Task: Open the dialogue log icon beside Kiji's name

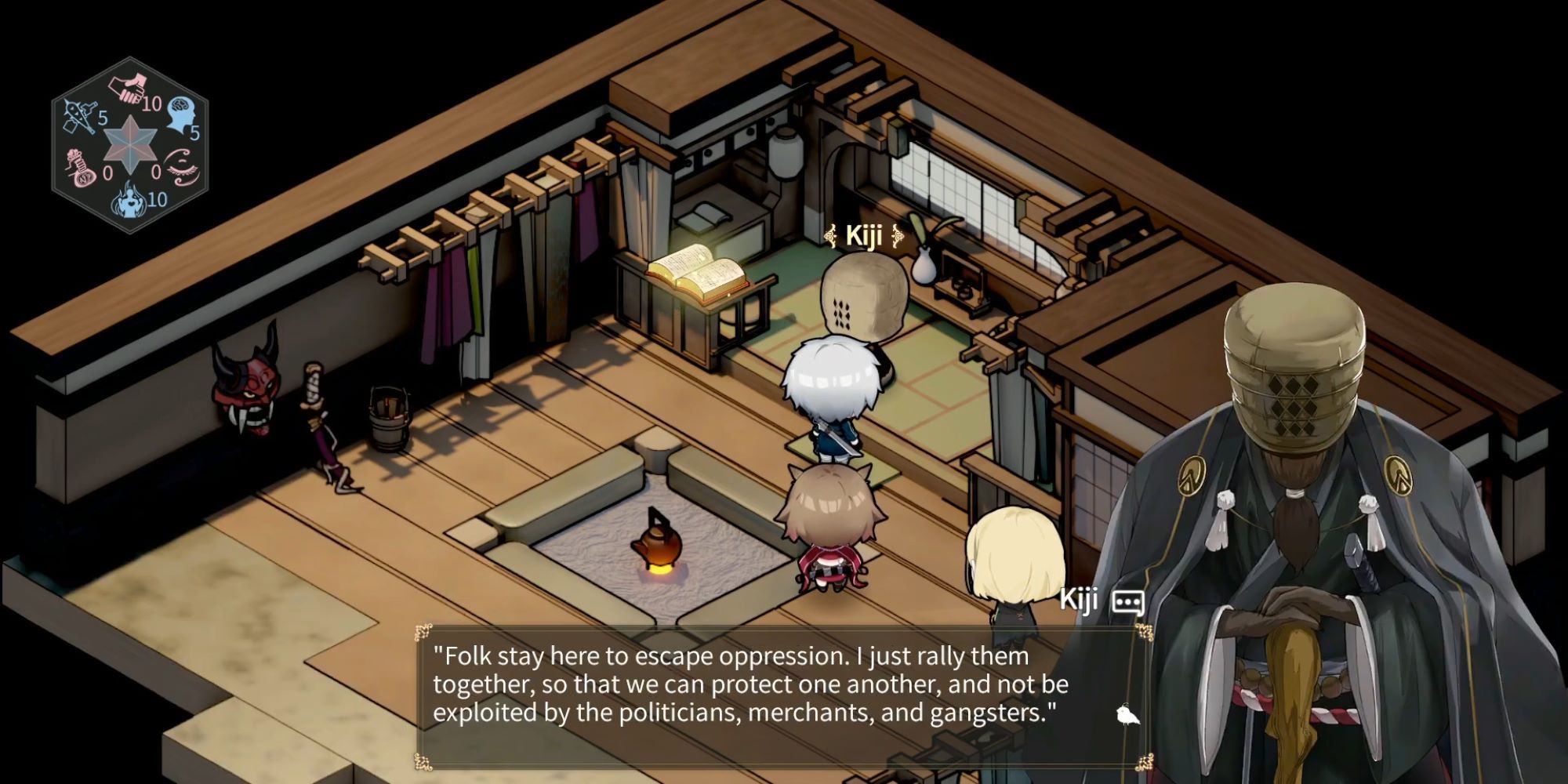Action: [x=1127, y=602]
